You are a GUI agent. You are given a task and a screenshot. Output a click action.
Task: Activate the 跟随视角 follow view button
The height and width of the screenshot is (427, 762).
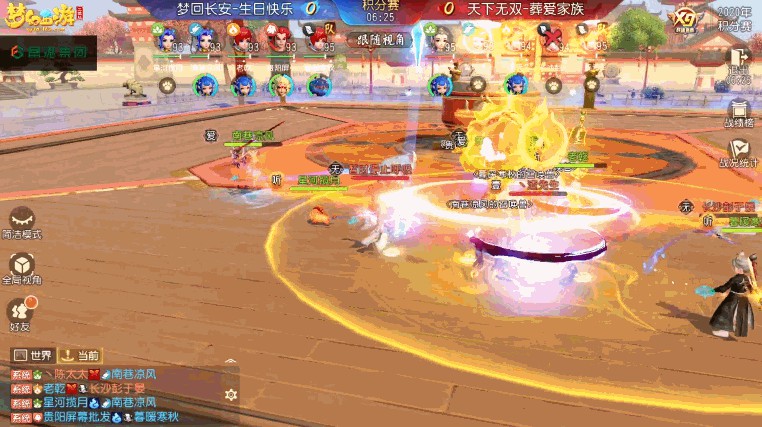point(379,39)
